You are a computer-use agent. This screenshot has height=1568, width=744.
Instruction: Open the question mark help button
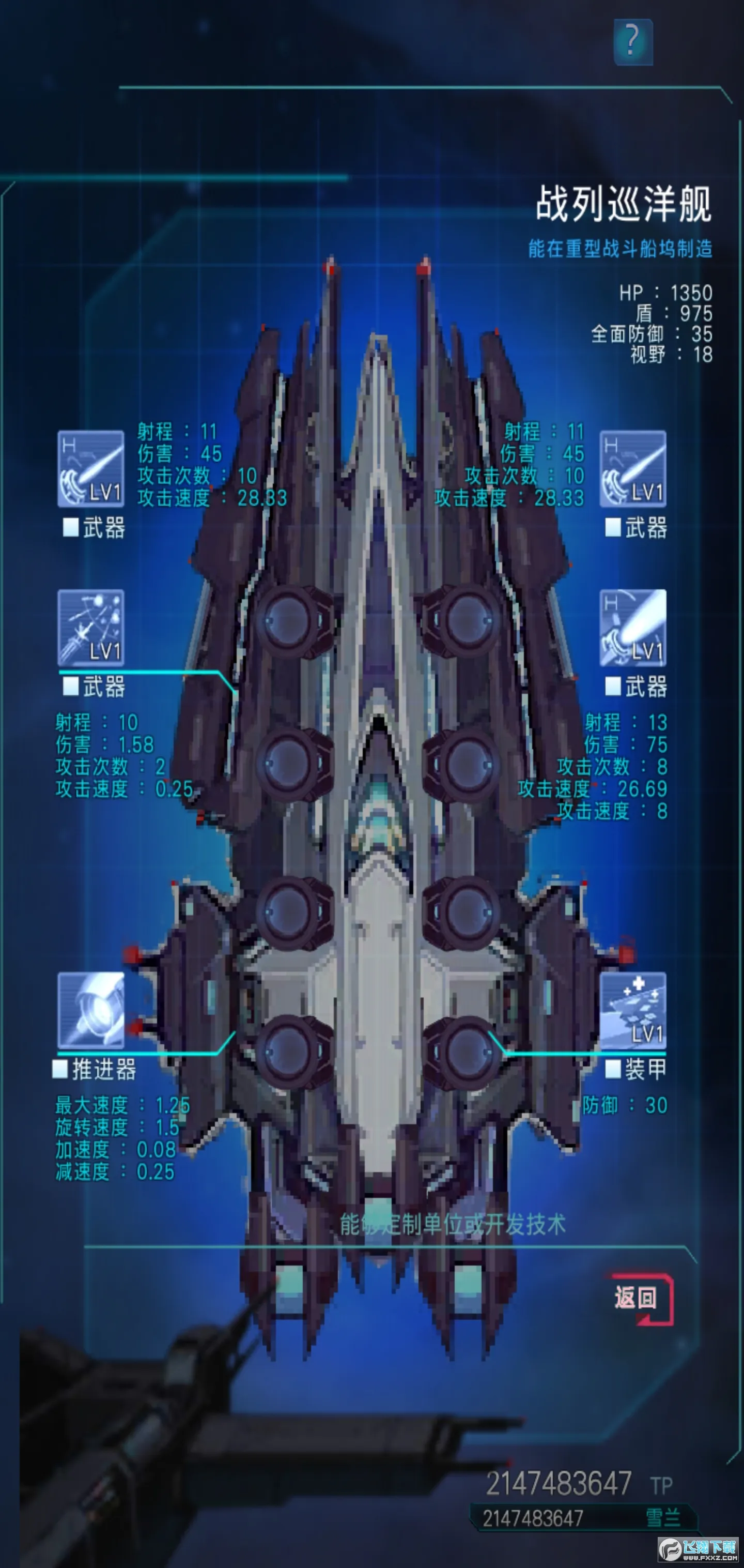633,41
